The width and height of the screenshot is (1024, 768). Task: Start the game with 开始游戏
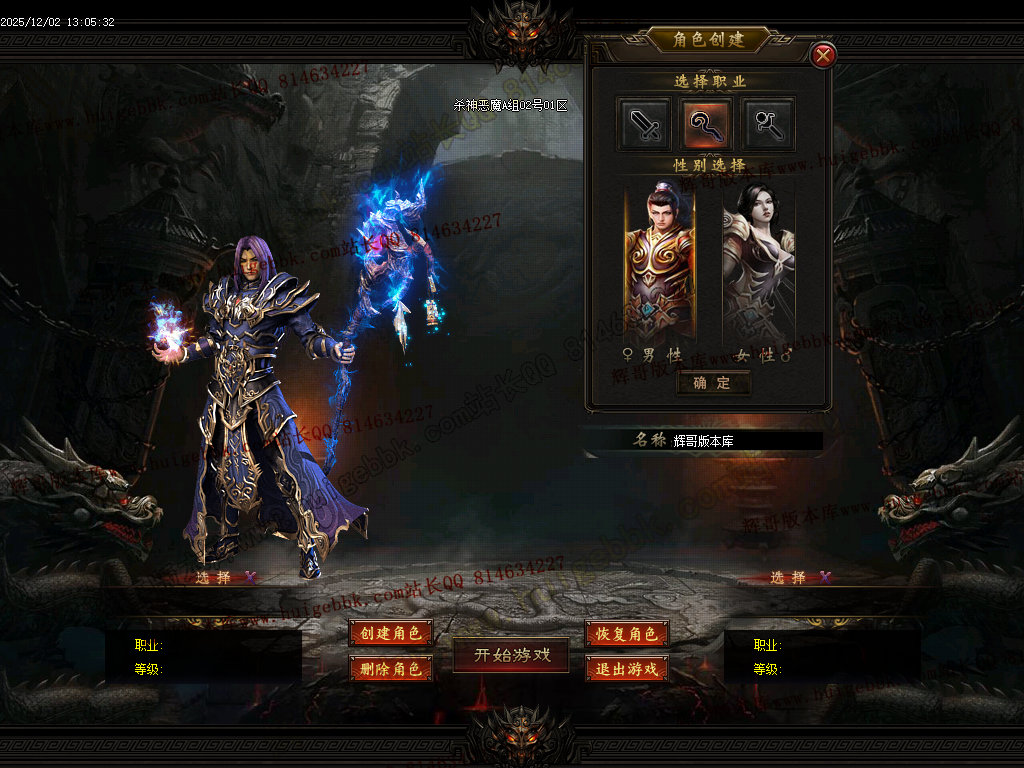512,655
